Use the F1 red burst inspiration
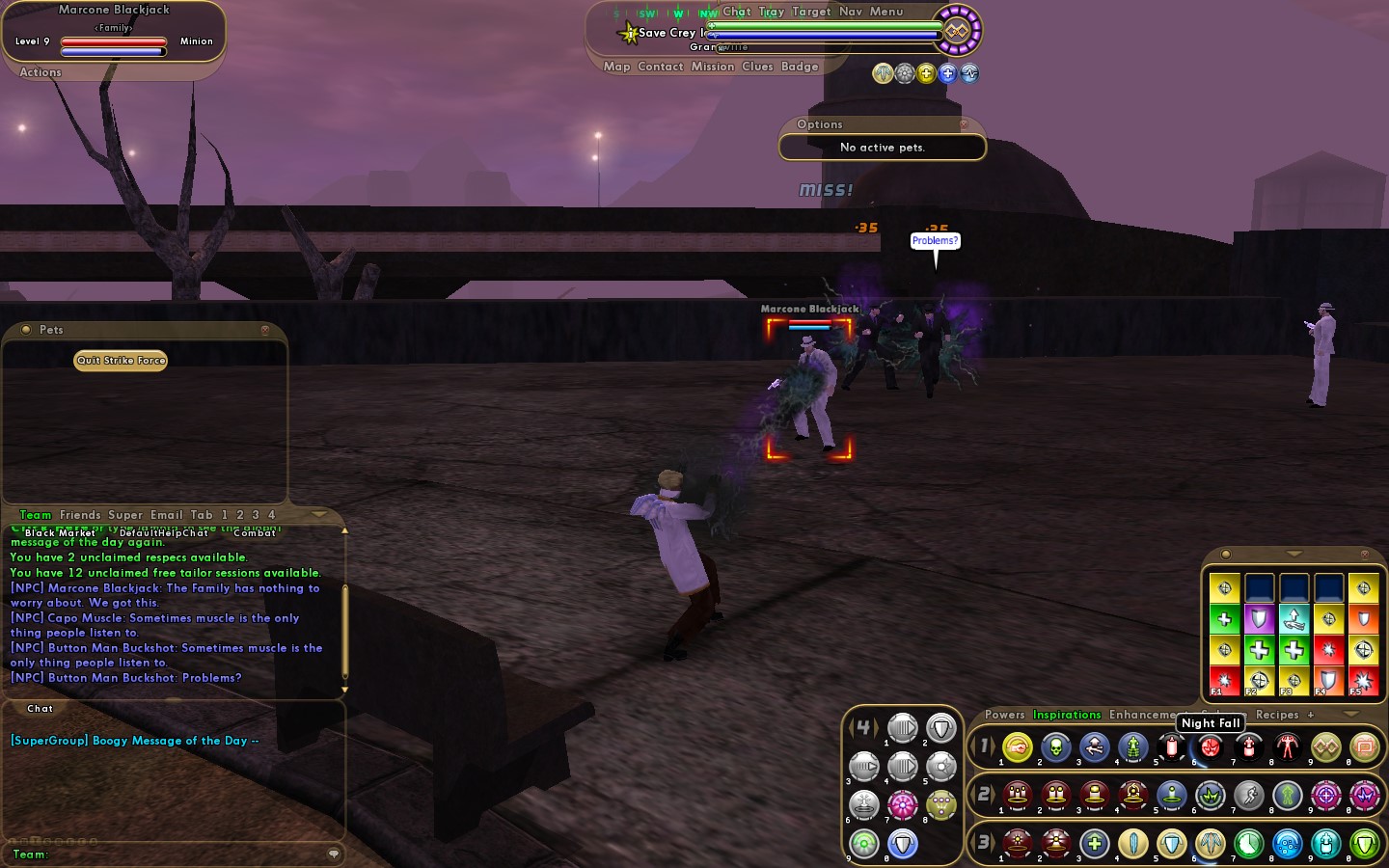Viewport: 1389px width, 868px height. [1224, 680]
